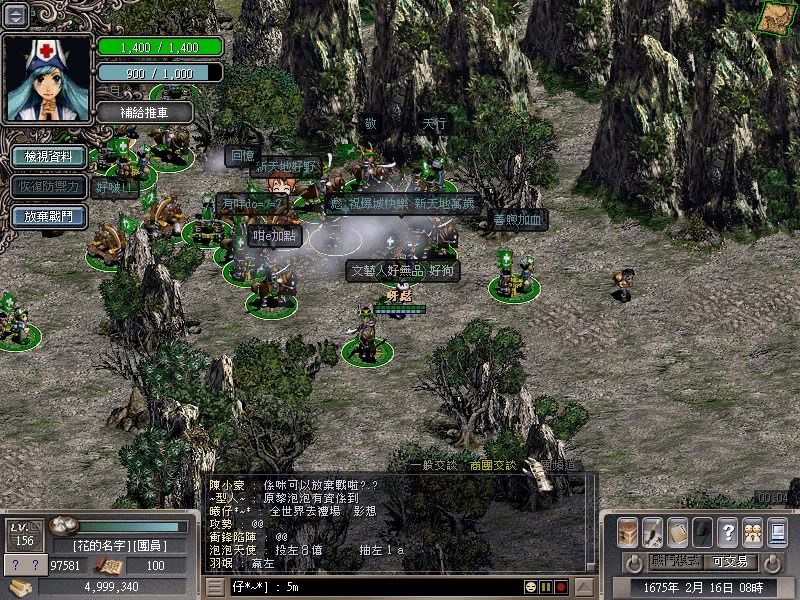This screenshot has height=600, width=800.
Task: Open the map icon in top-right corner
Action: tap(773, 18)
